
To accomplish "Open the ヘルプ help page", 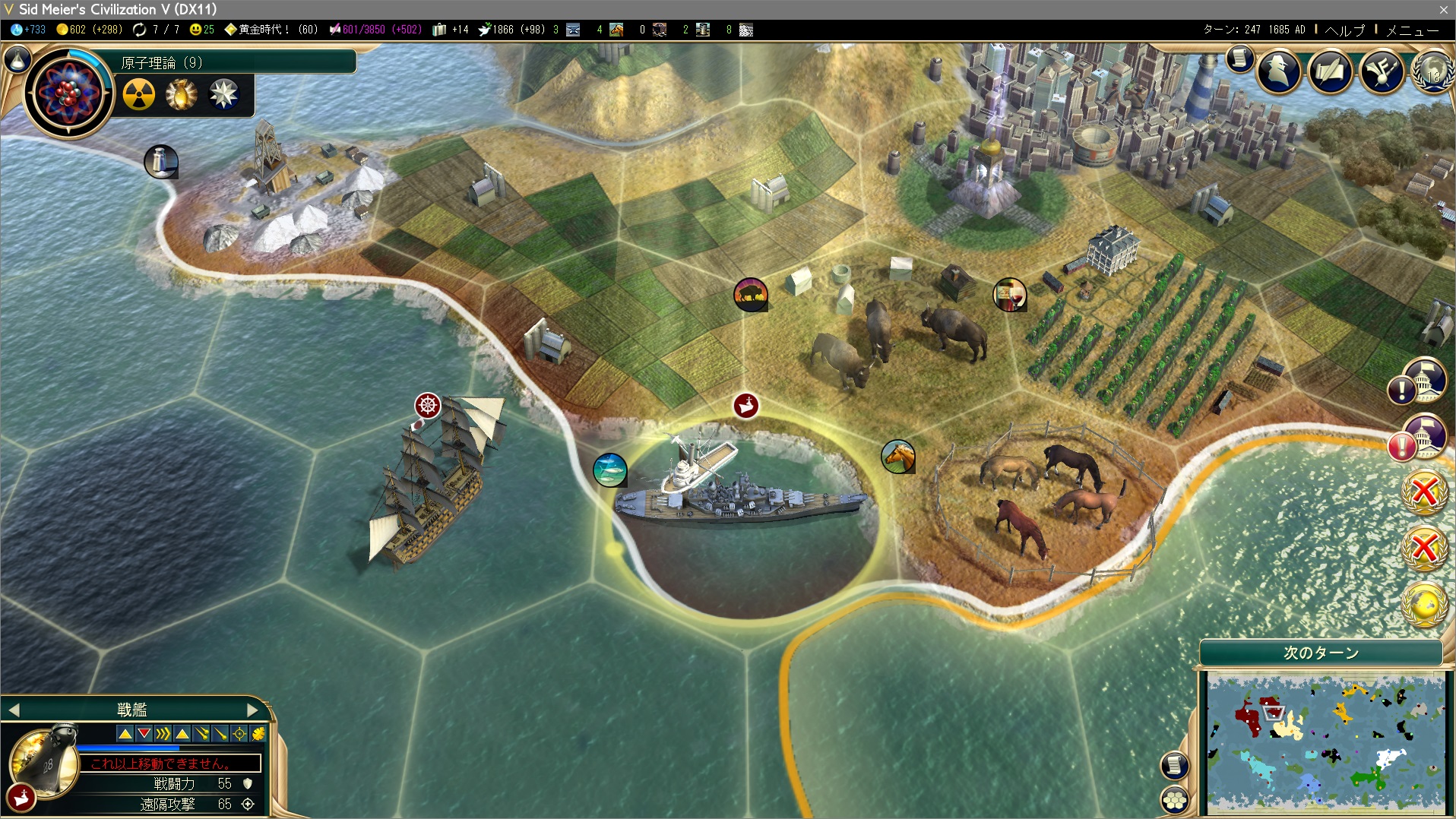I will click(1344, 30).
